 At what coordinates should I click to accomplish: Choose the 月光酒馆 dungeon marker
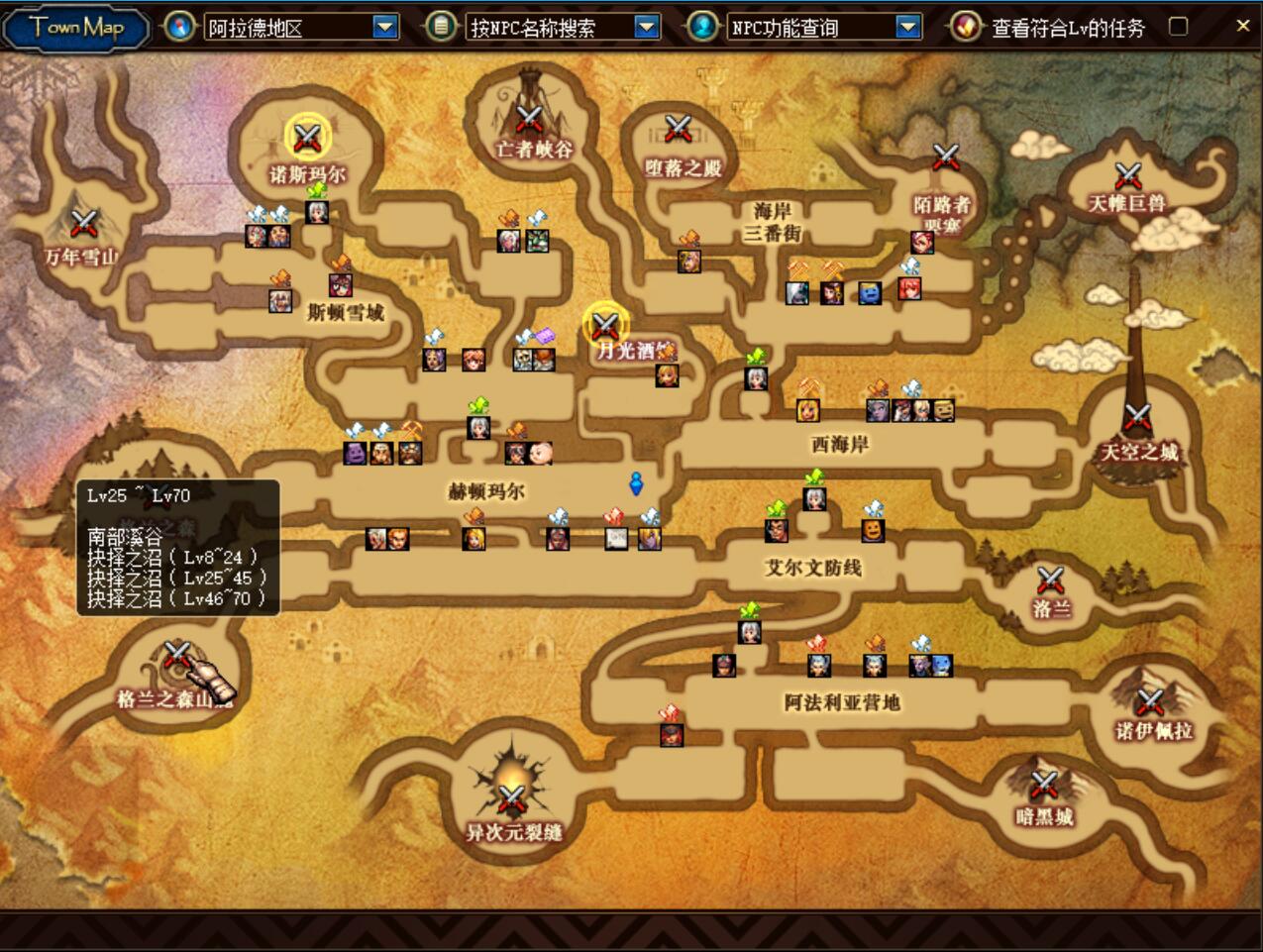pyautogui.click(x=605, y=324)
